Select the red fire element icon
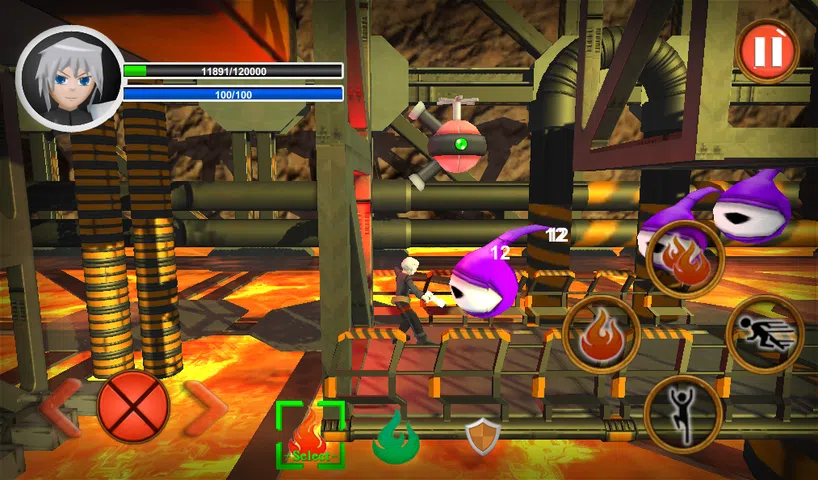818x480 pixels. tap(311, 435)
